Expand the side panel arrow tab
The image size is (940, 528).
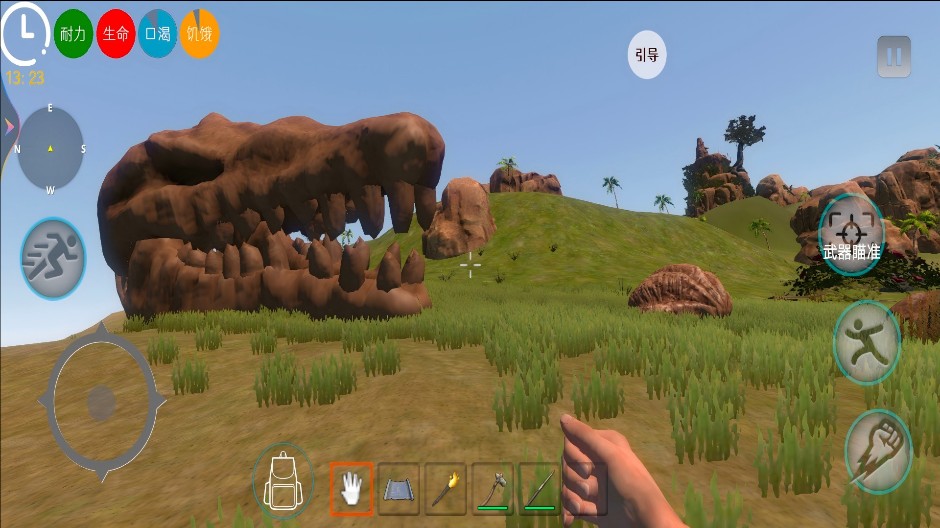pos(8,126)
